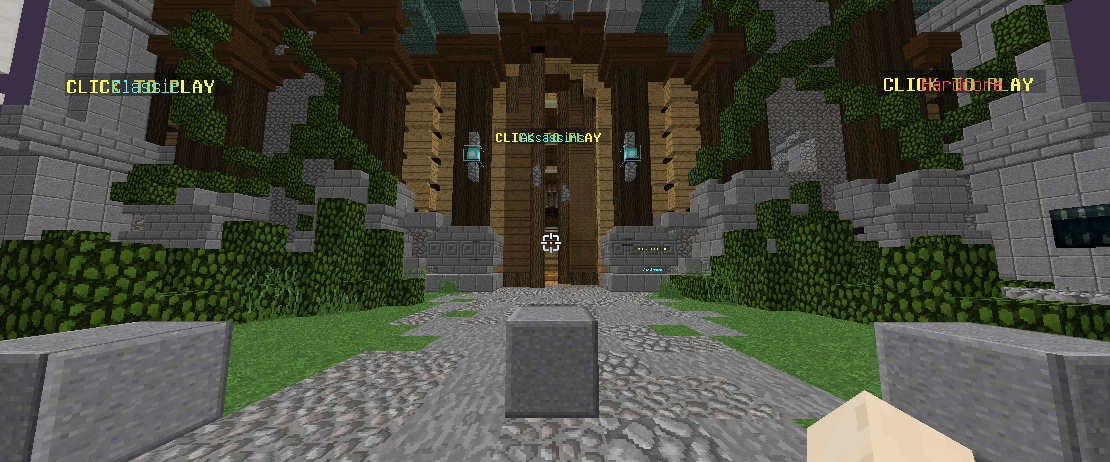The height and width of the screenshot is (462, 1110).
Task: Choose the Hardcore "Click to Play" label
Action: (958, 85)
